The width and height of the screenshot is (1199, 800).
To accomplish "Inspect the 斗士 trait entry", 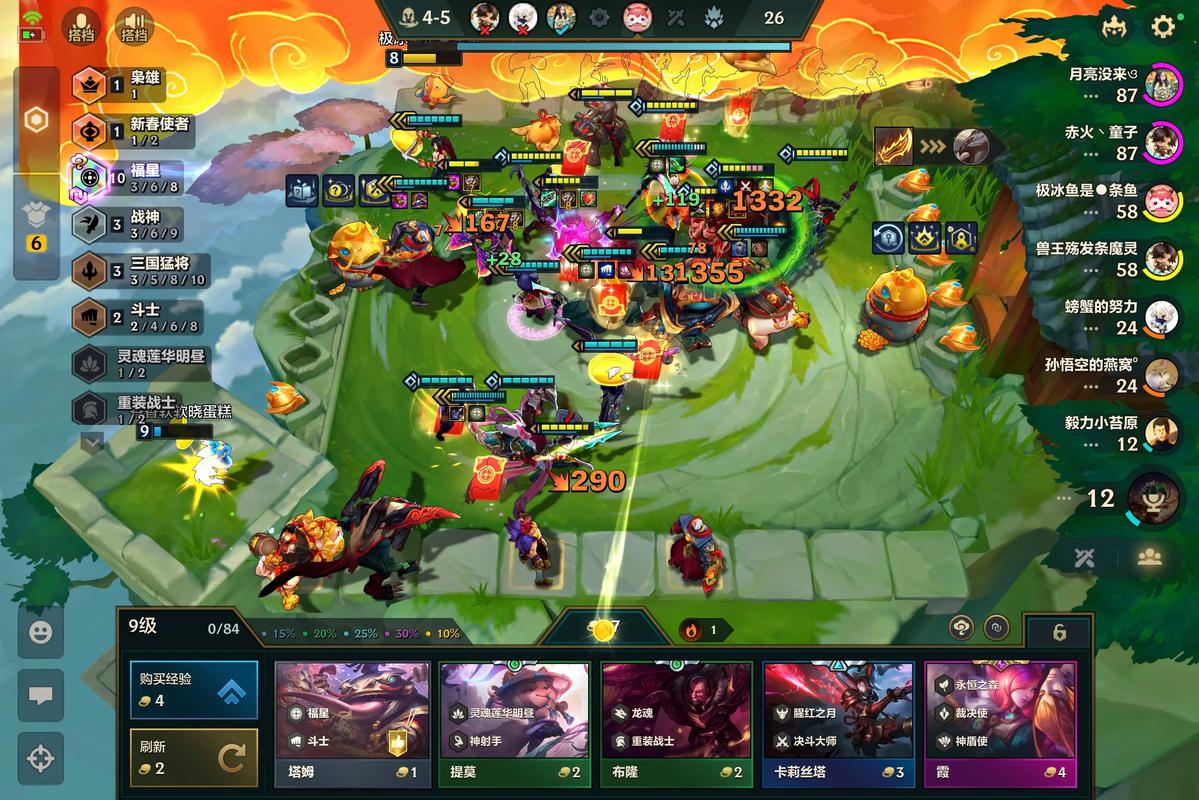I will (x=135, y=317).
